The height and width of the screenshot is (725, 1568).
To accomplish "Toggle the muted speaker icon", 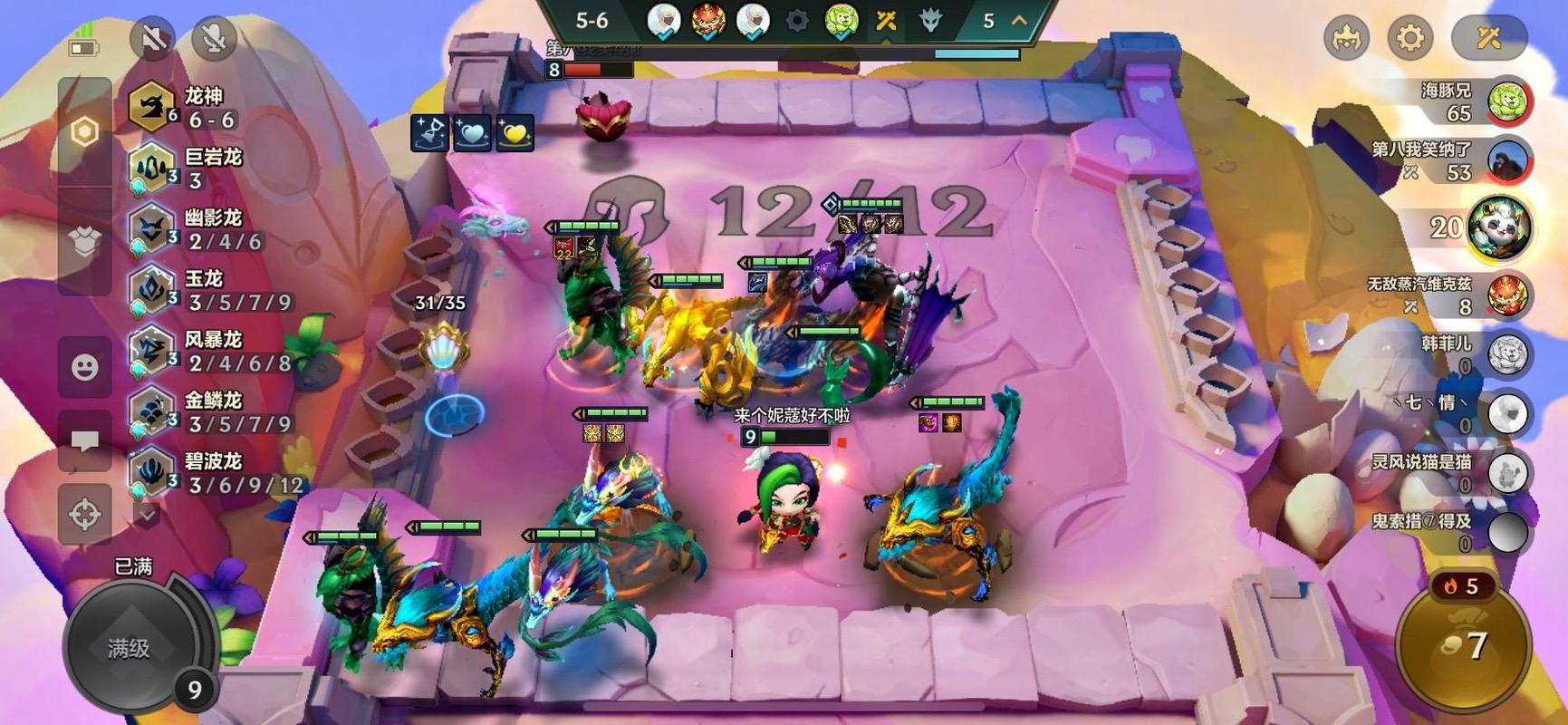I will pyautogui.click(x=152, y=38).
